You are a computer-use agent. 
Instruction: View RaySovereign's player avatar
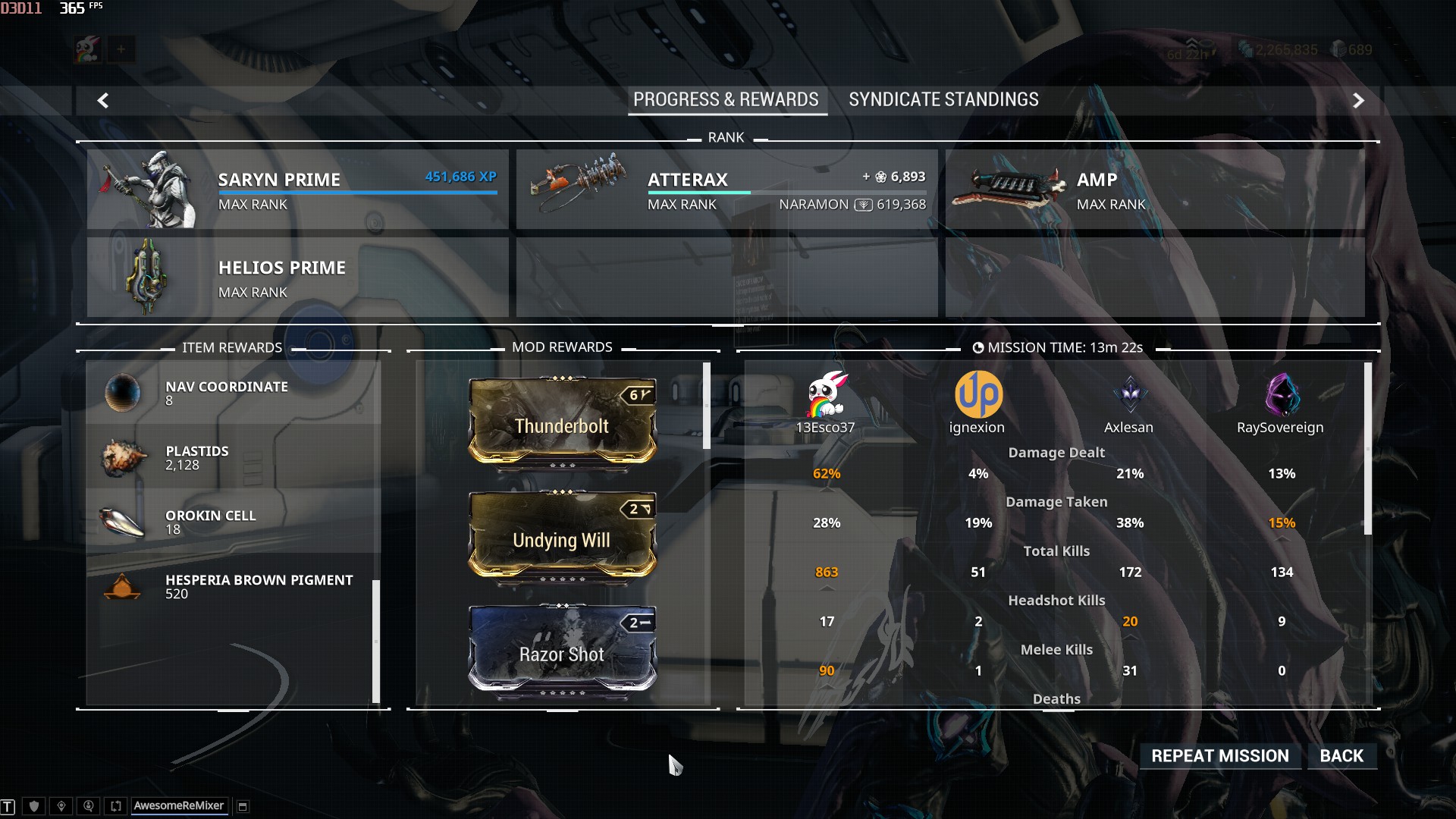1282,394
